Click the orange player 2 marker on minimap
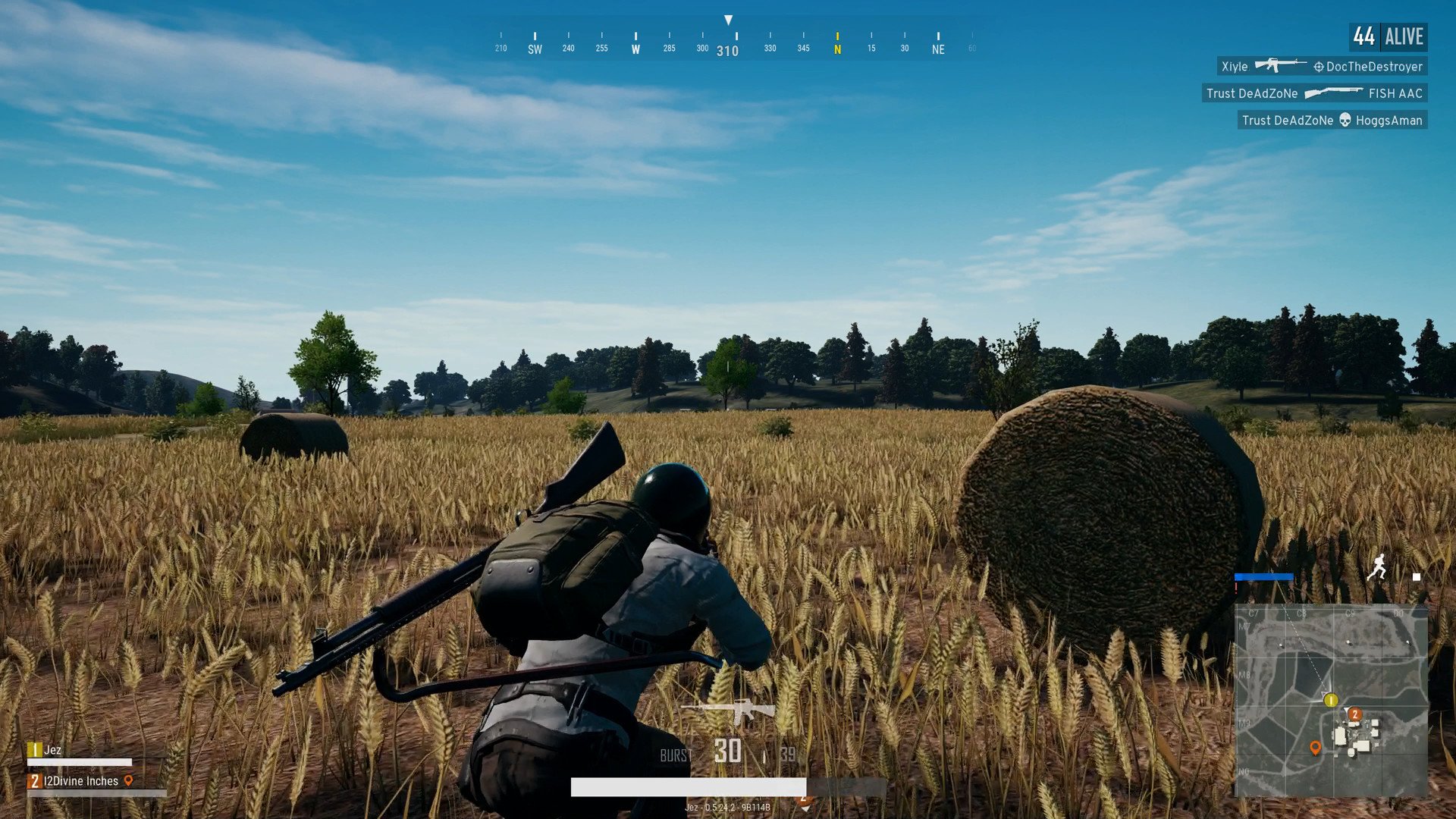 click(1354, 714)
